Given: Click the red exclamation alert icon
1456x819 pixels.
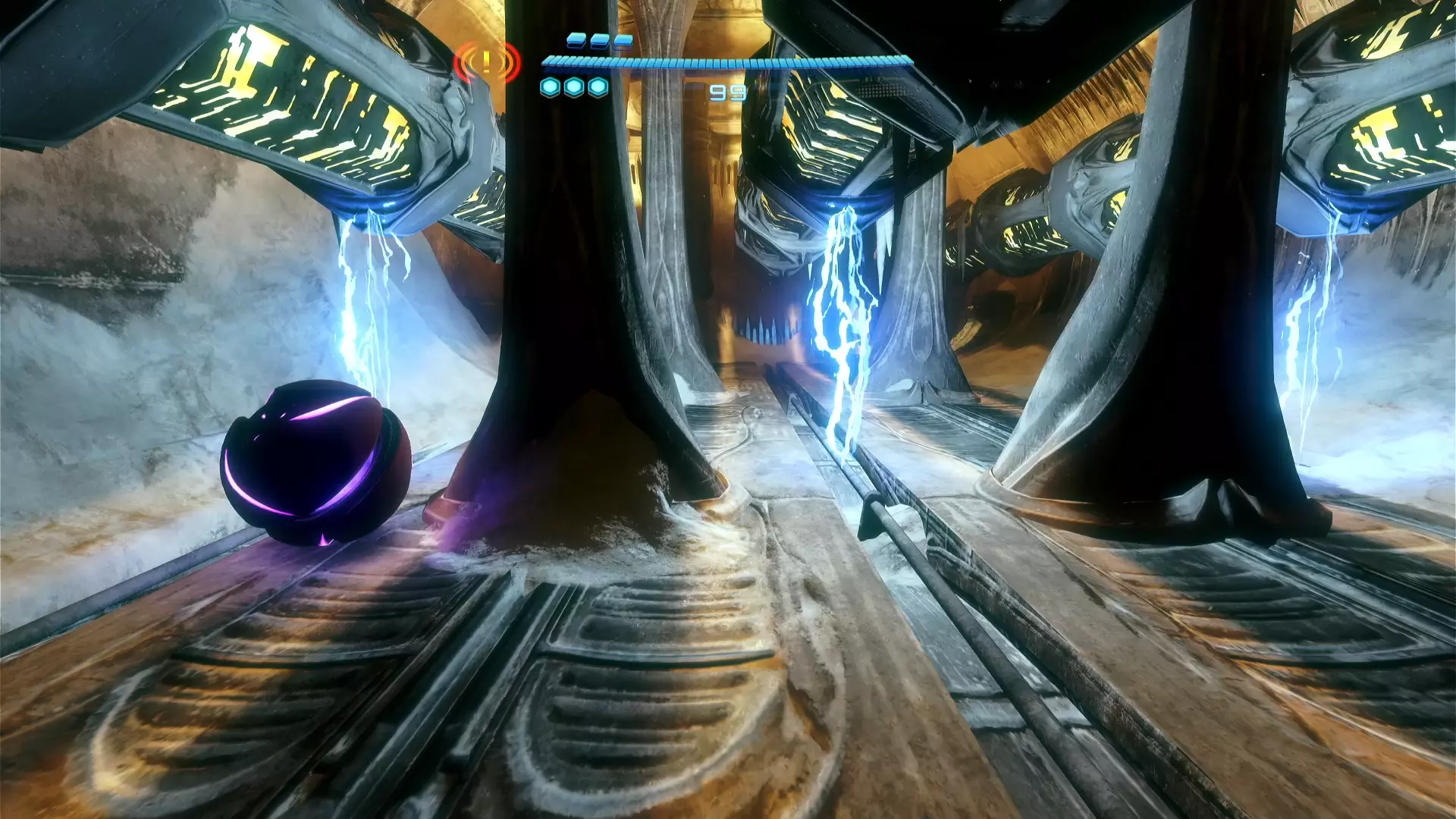Looking at the screenshot, I should tap(487, 62).
